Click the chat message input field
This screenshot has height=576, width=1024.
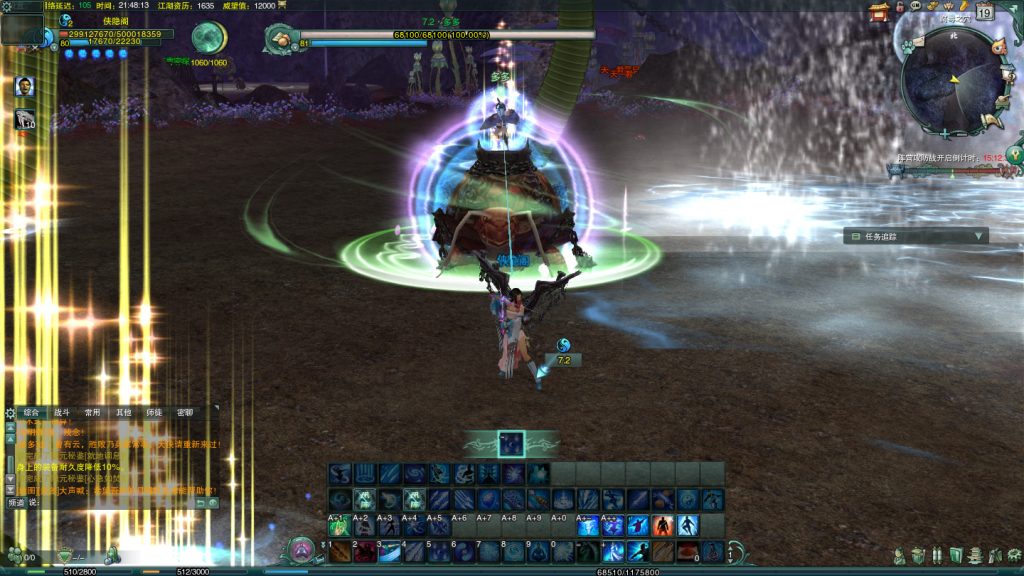point(110,503)
